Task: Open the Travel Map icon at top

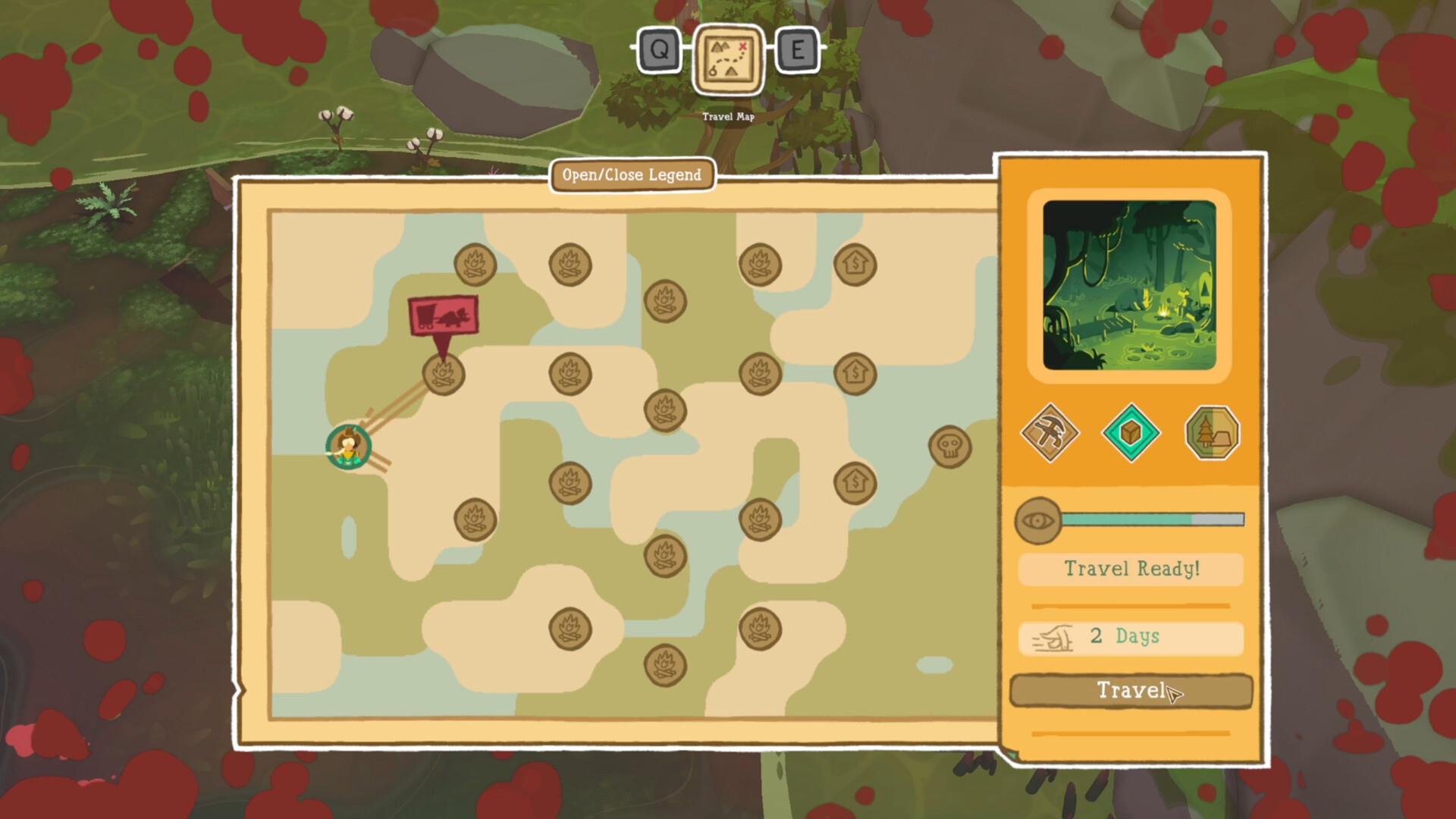Action: click(x=726, y=62)
